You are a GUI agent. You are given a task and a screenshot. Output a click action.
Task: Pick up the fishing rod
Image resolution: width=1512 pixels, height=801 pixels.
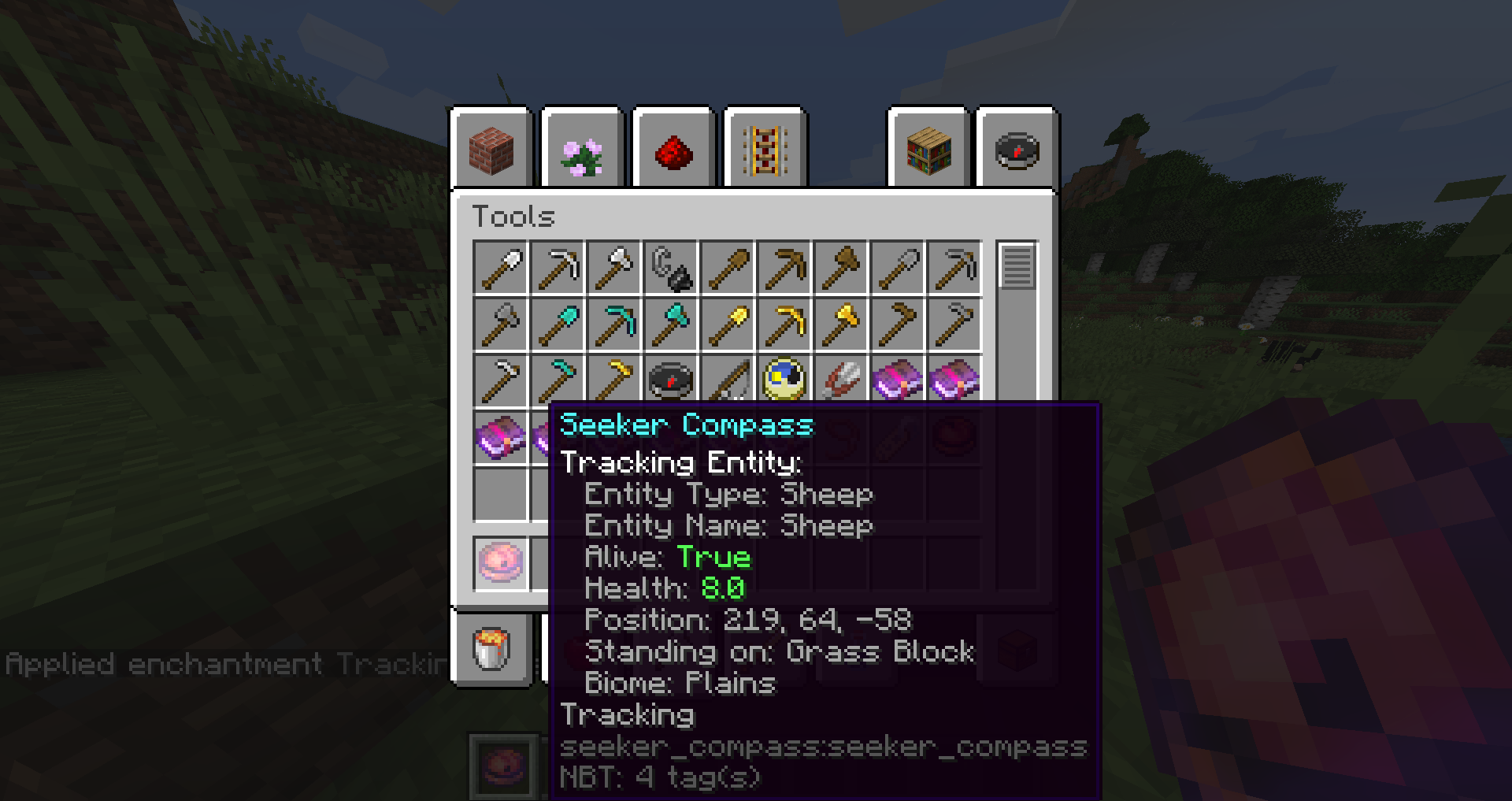[x=728, y=381]
